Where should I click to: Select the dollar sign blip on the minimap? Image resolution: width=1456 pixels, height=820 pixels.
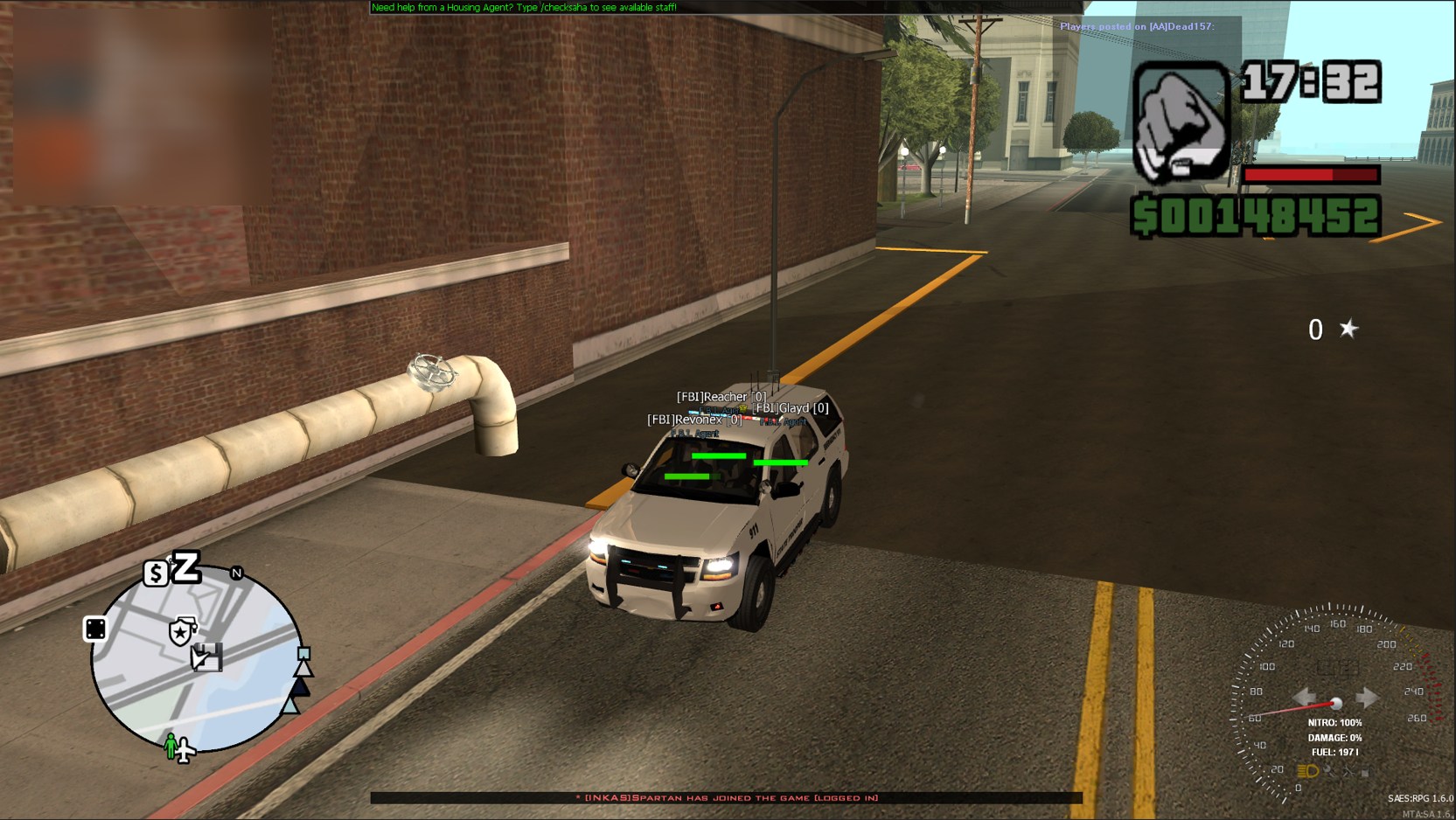coord(156,573)
